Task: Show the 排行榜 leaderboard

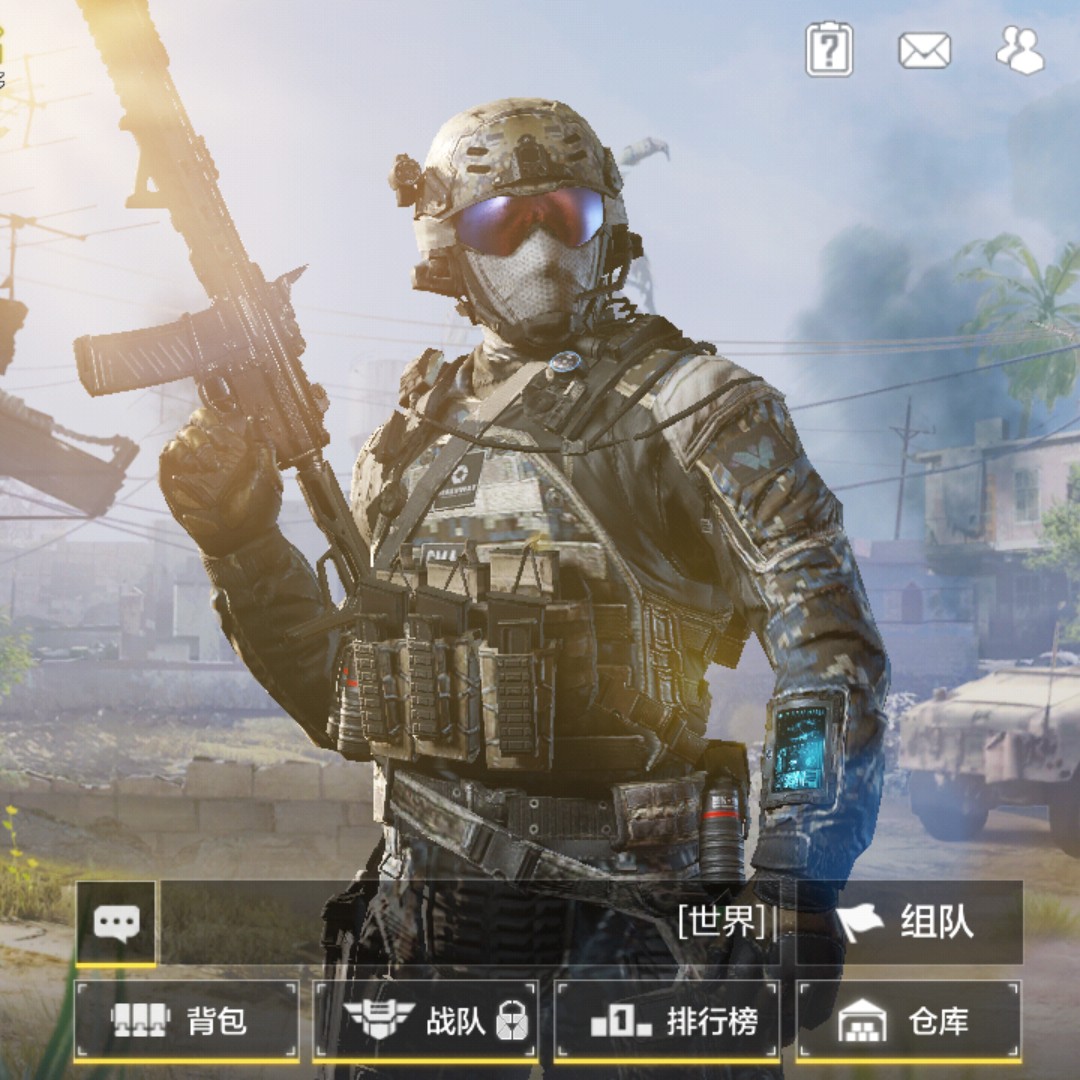Action: pyautogui.click(x=667, y=1021)
